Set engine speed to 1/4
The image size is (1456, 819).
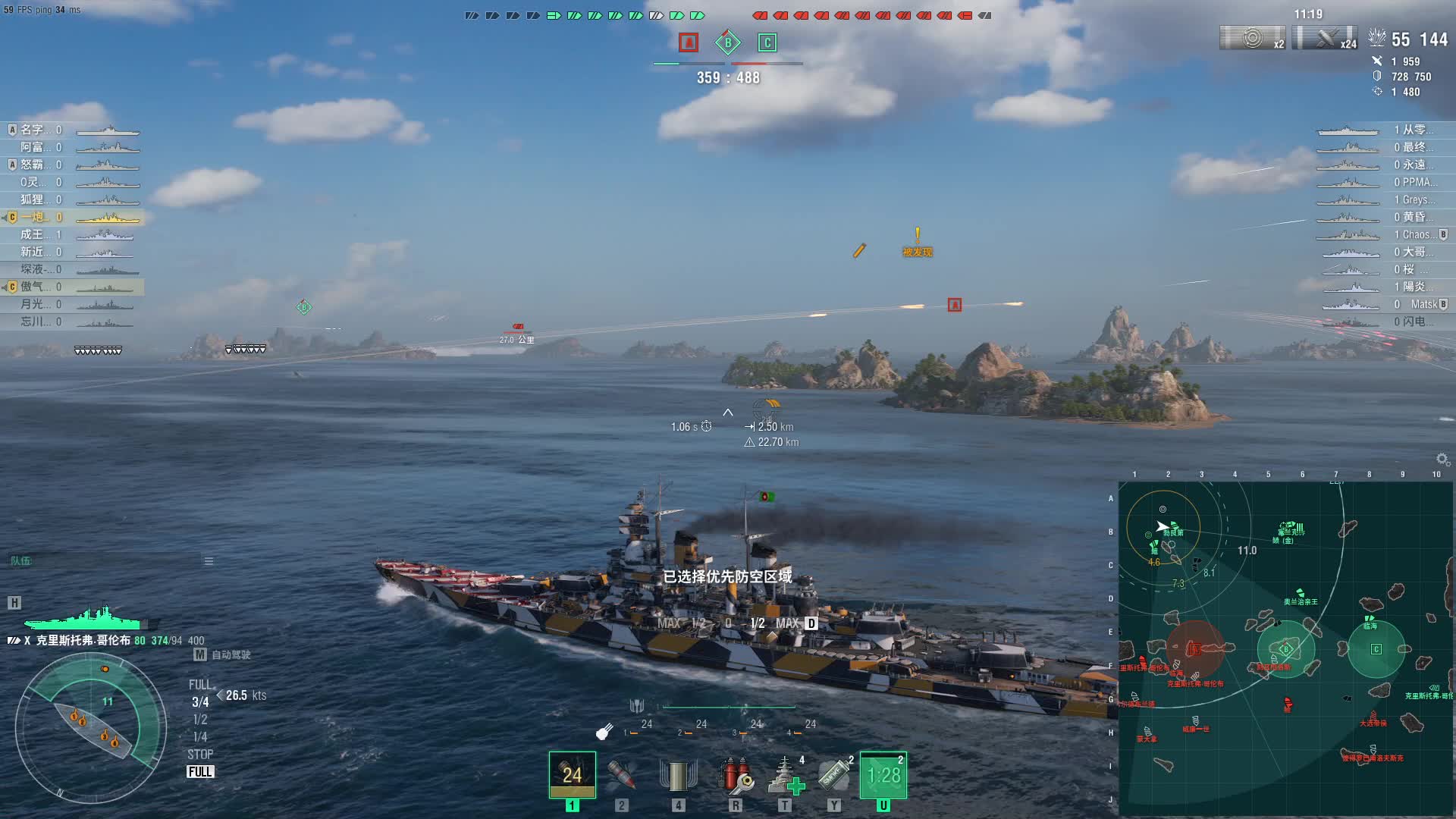[x=200, y=737]
